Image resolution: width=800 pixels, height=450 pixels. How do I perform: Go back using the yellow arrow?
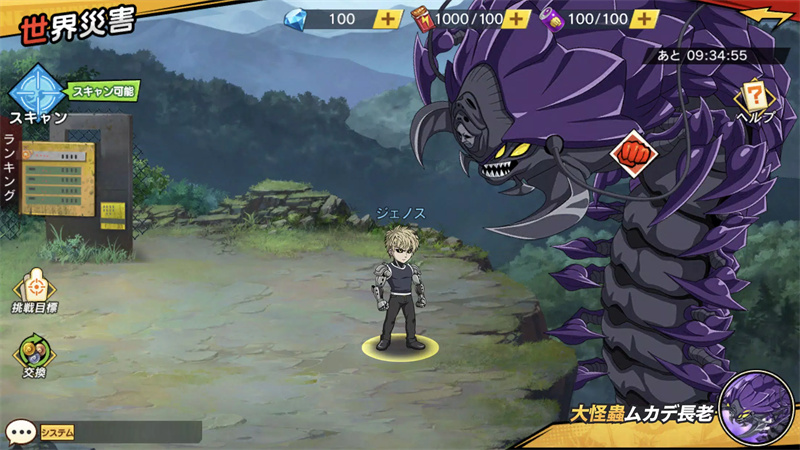774,17
